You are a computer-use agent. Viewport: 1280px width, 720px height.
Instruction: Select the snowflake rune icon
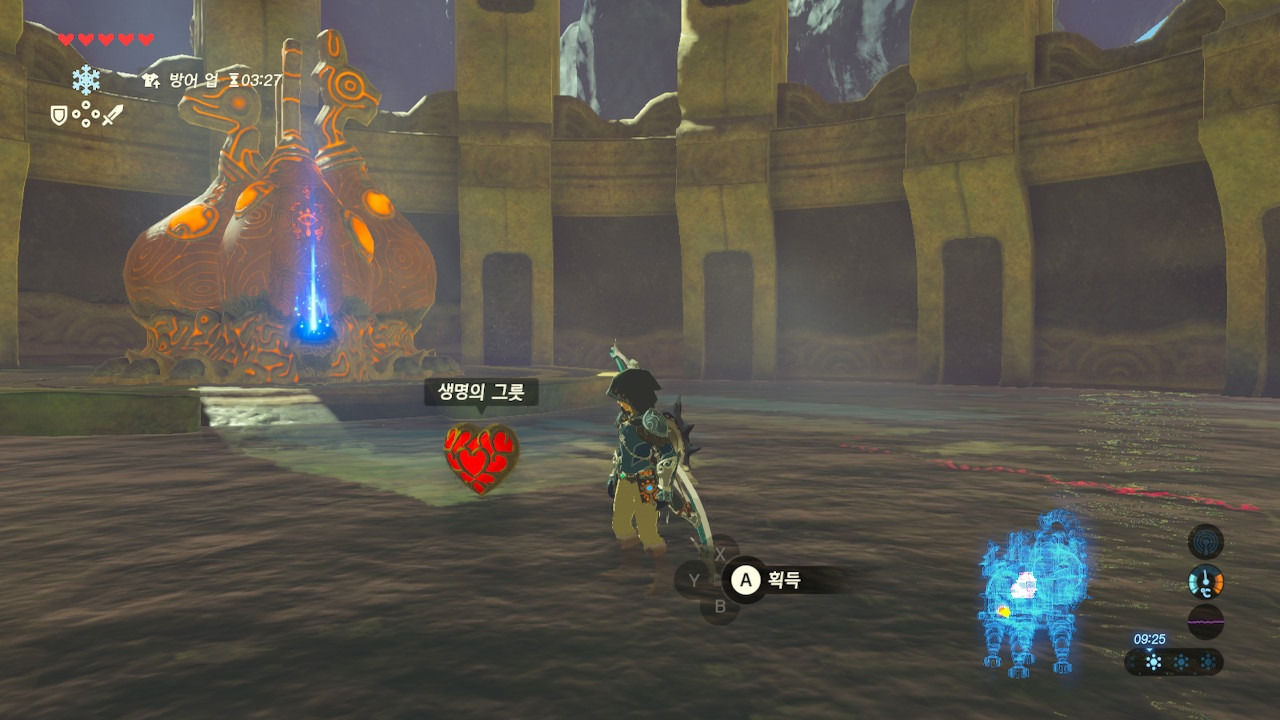(86, 80)
